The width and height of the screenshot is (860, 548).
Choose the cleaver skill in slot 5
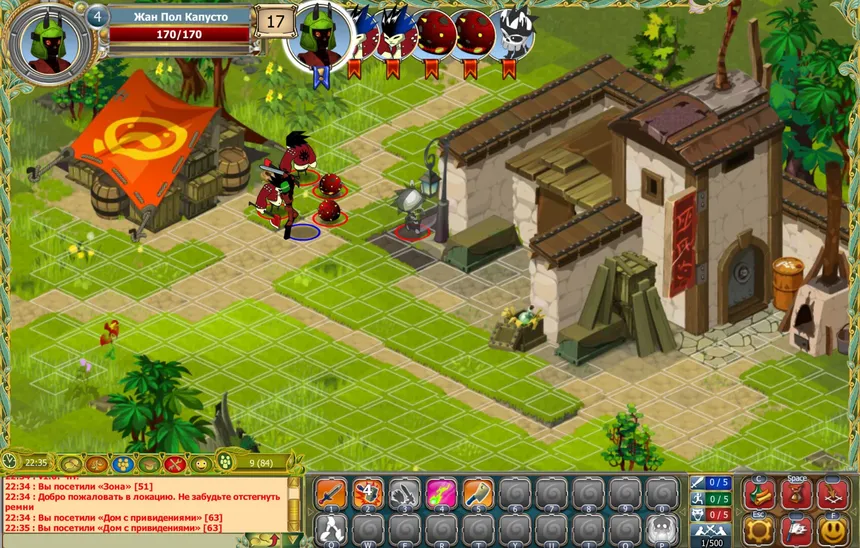pyautogui.click(x=478, y=494)
